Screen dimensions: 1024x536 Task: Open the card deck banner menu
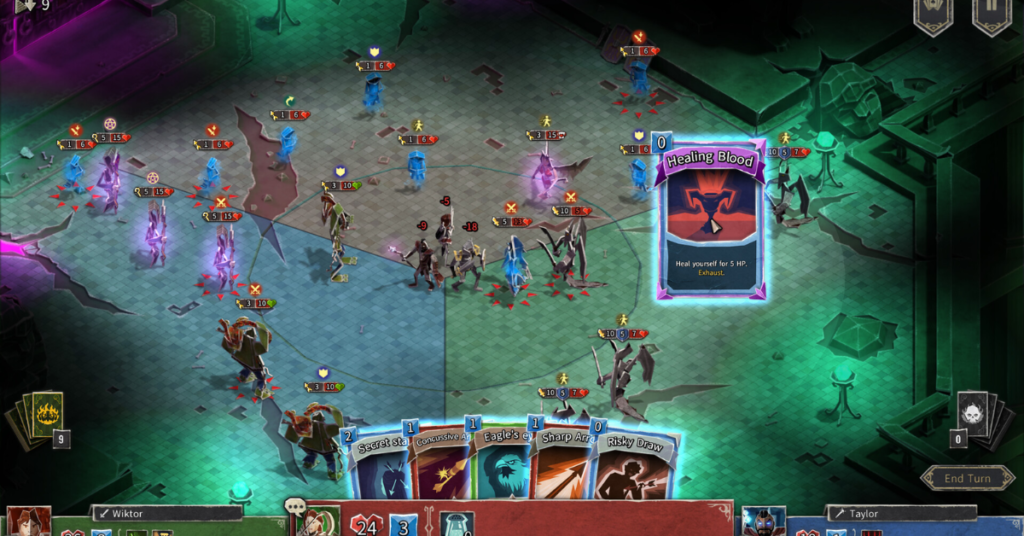[933, 16]
